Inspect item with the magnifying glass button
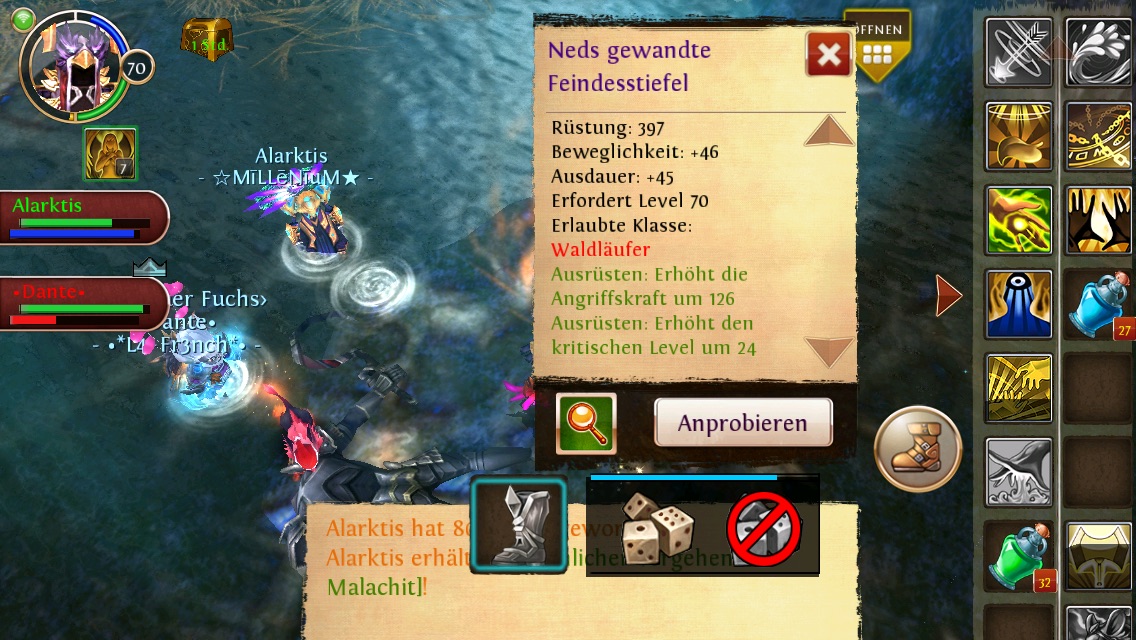 [586, 423]
